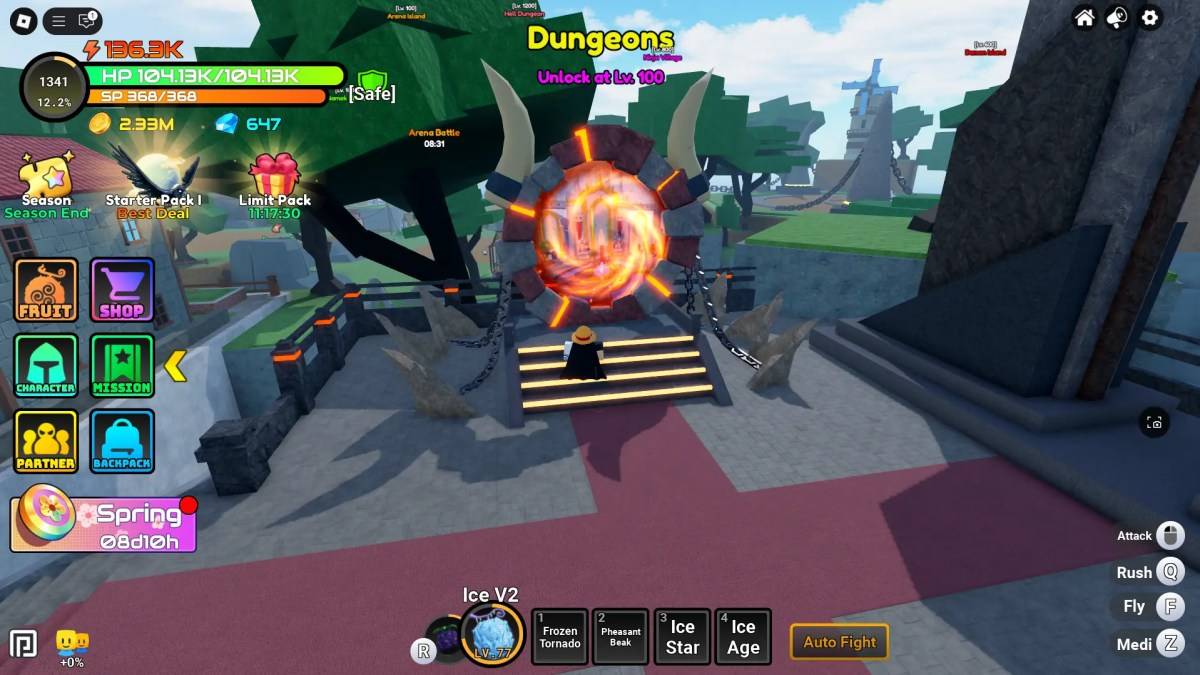
Task: Open the Partner menu
Action: tap(46, 441)
